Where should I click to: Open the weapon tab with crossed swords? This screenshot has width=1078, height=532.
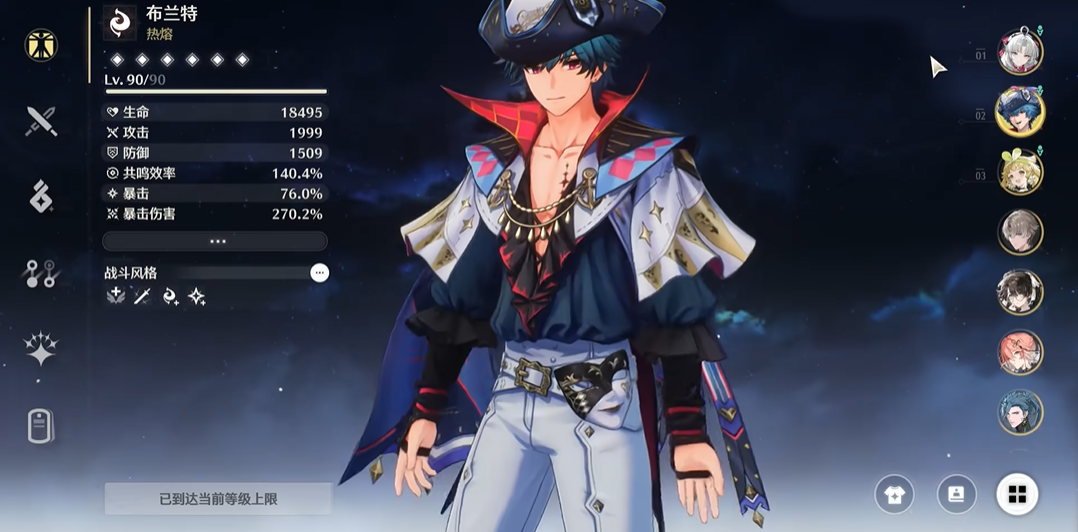tap(40, 121)
